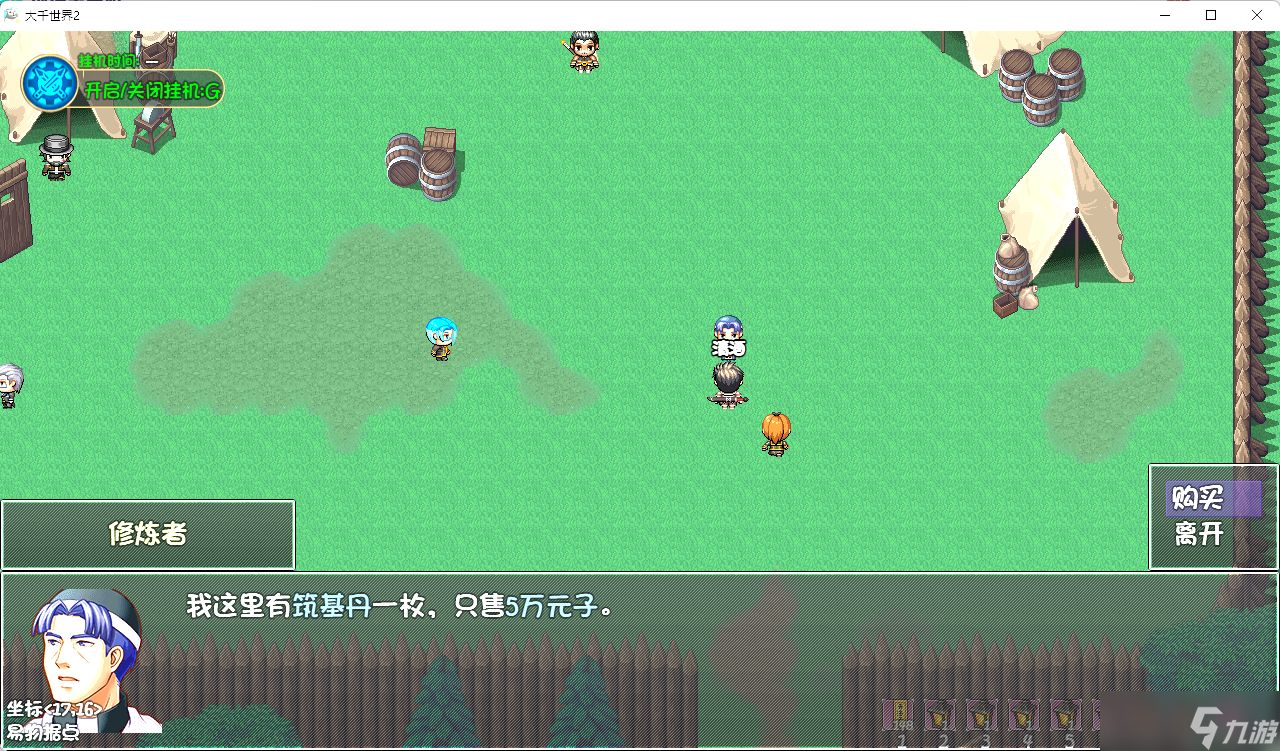Toggle 开启/关闭挂机 with the G option
The height and width of the screenshot is (751, 1280).
[x=150, y=89]
